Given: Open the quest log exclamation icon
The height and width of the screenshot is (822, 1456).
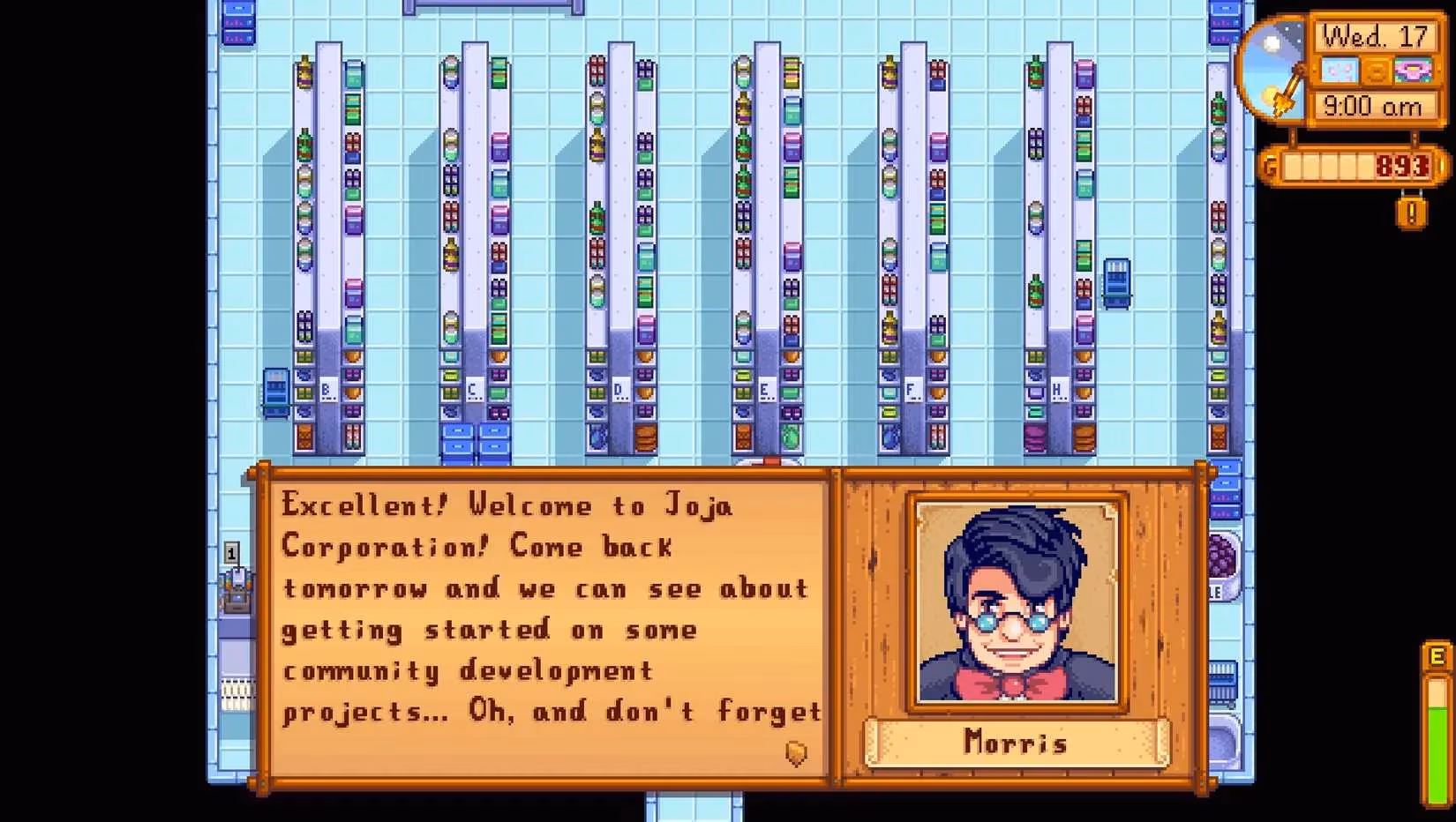Looking at the screenshot, I should click(1412, 212).
